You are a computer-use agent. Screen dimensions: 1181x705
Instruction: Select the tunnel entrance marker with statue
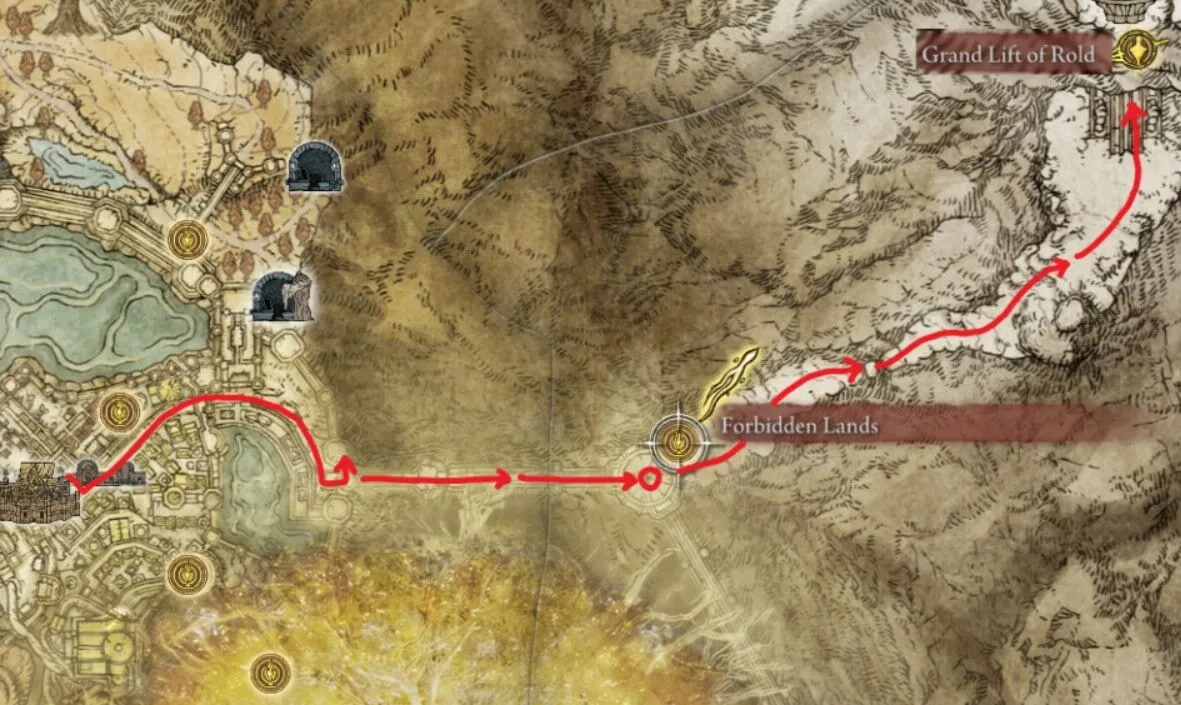[x=282, y=296]
